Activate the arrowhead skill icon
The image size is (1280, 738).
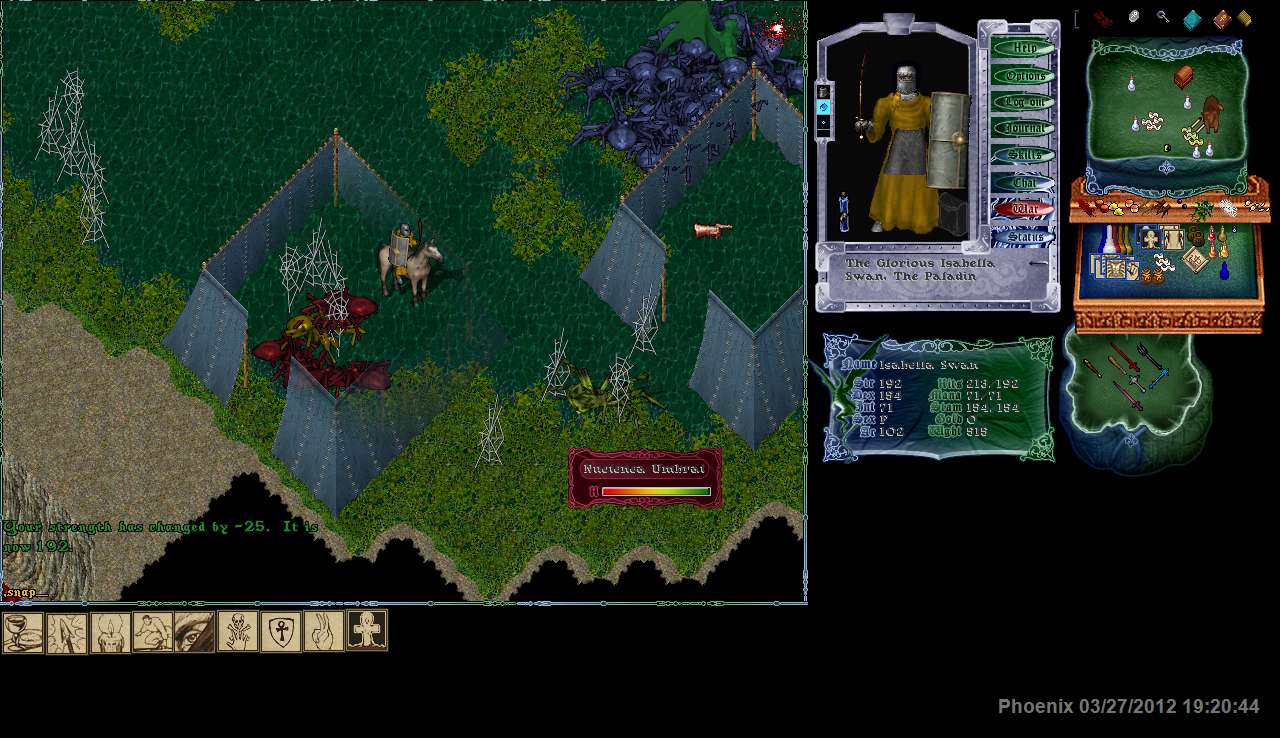[67, 632]
